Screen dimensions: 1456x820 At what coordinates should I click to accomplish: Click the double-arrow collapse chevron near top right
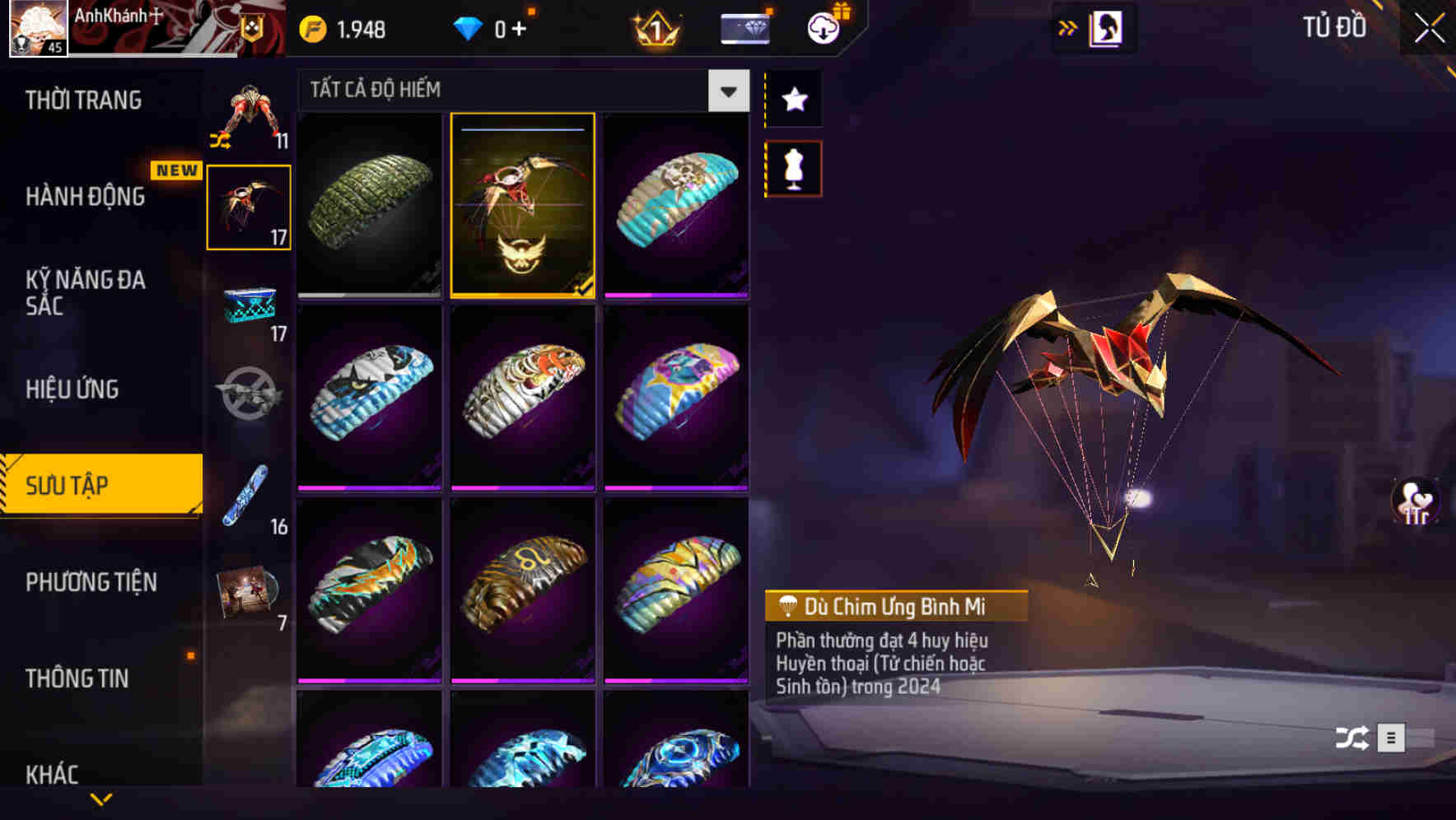tap(1068, 27)
